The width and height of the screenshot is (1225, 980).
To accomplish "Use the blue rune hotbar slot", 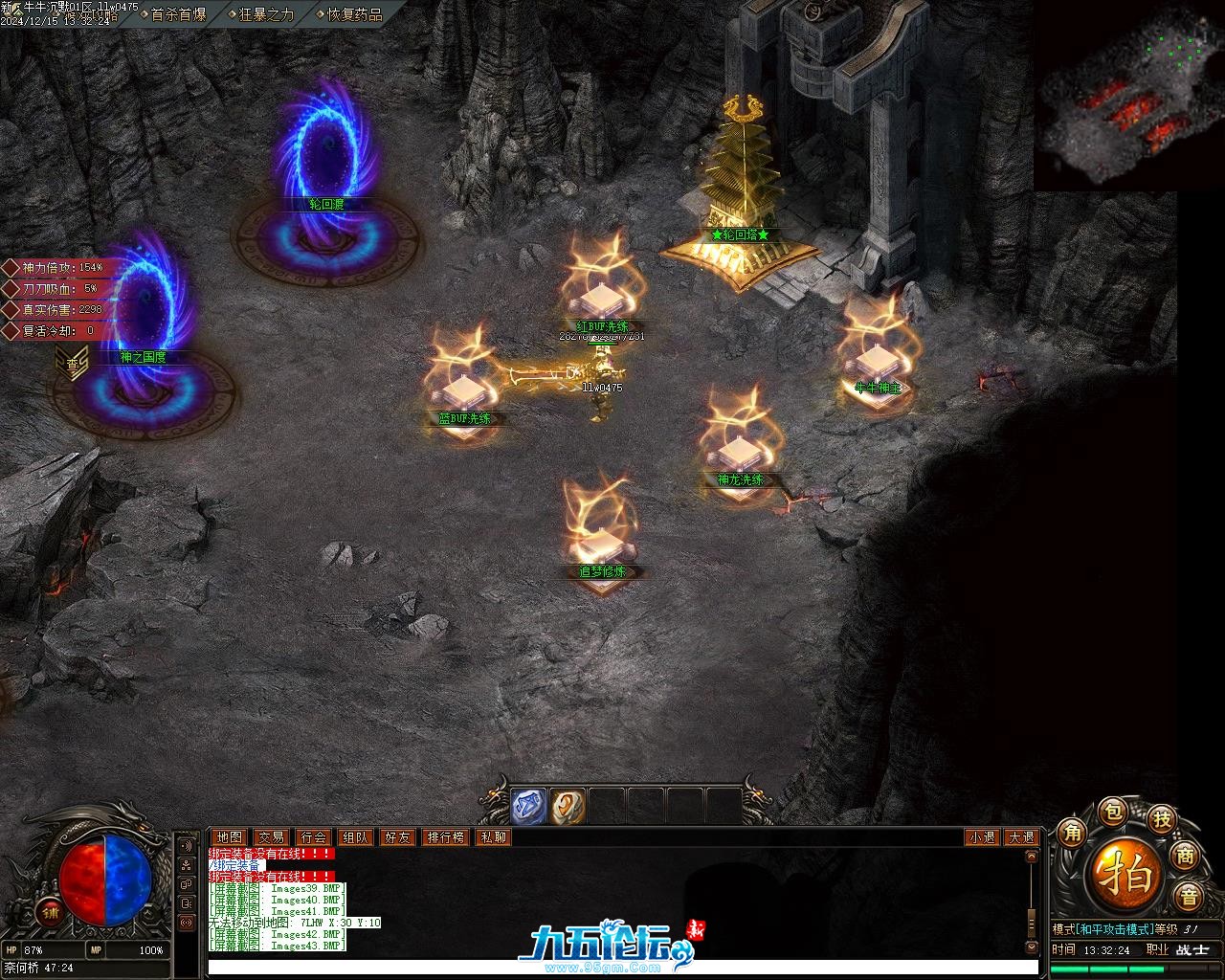I will [527, 806].
